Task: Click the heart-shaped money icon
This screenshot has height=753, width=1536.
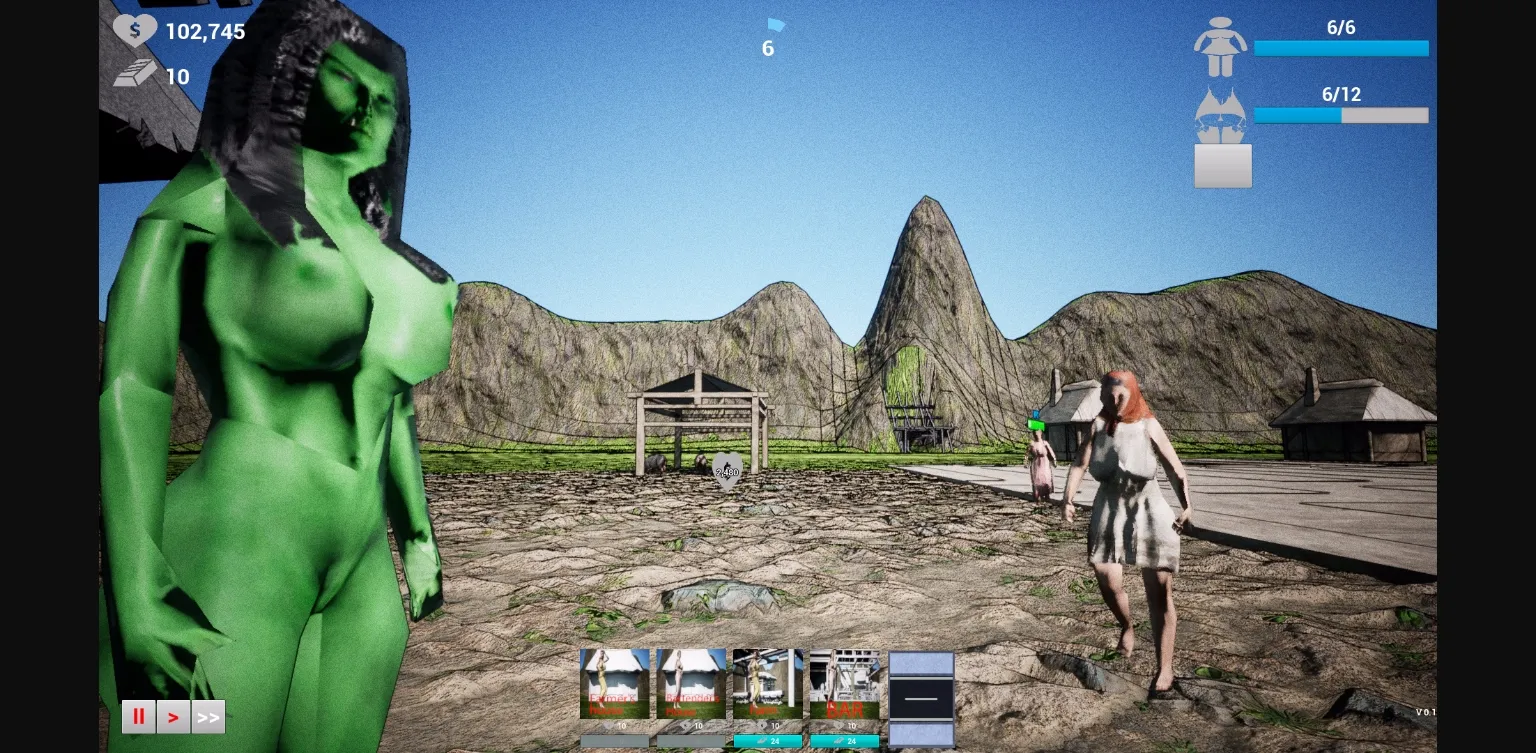Action: point(137,29)
